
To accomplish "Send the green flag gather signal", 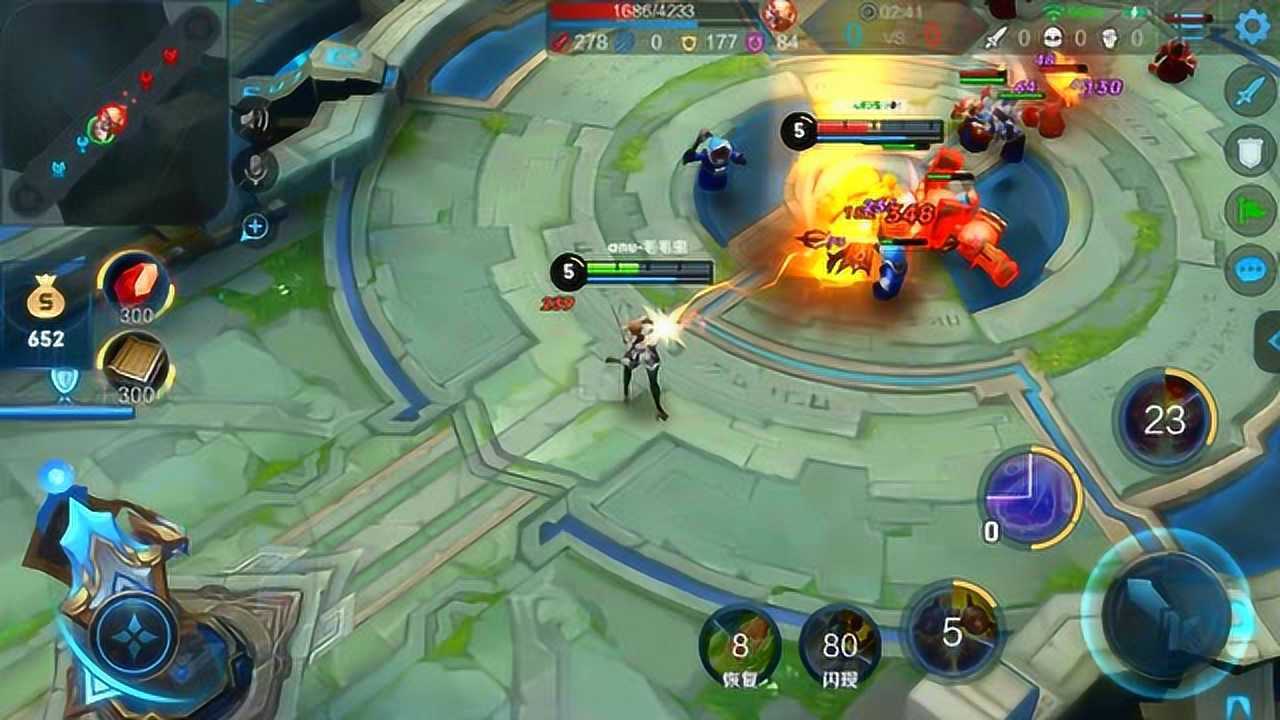I will click(1250, 210).
